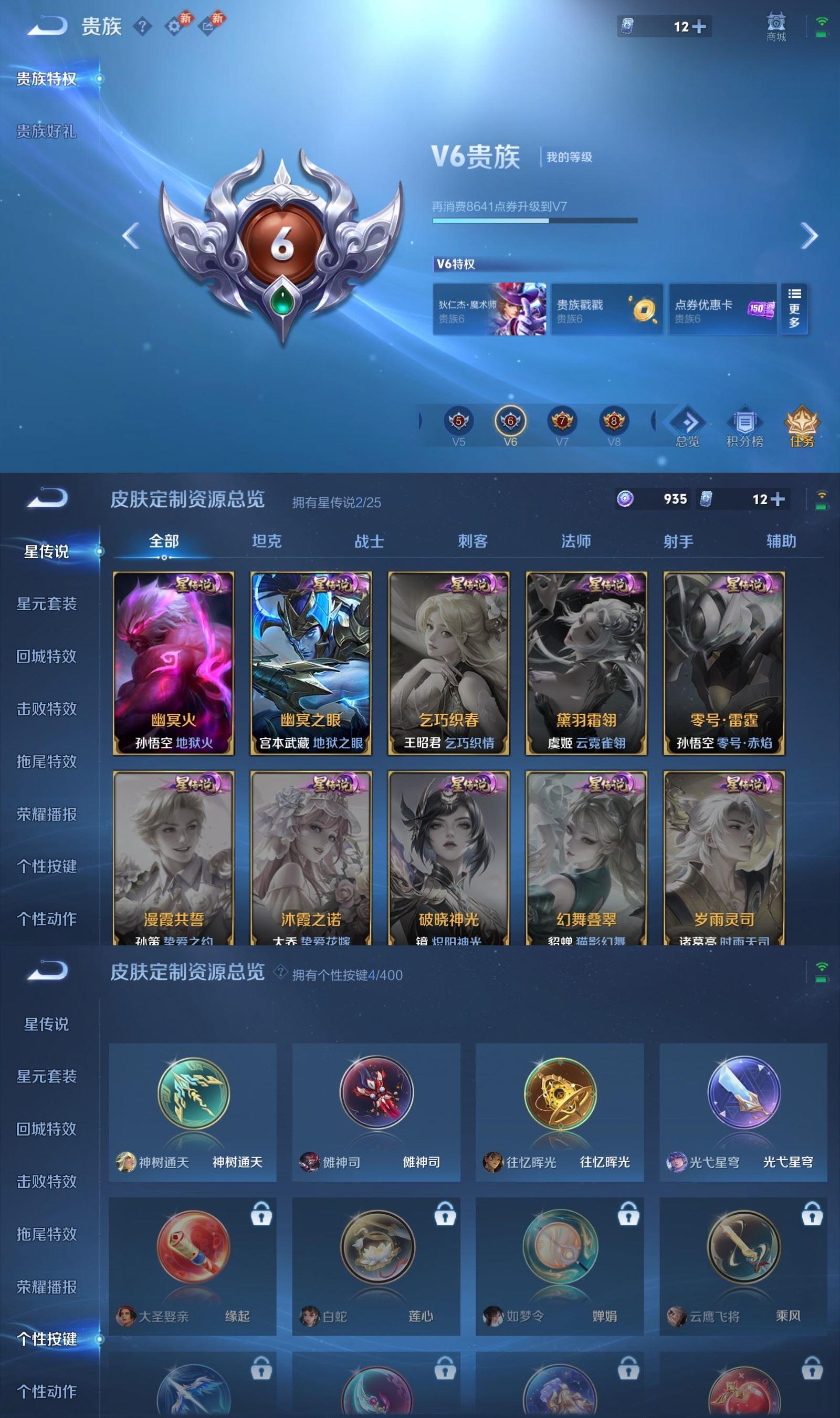The image size is (840, 1418).
Task: Open the 积分榜 leaderboard icon
Action: tap(744, 424)
